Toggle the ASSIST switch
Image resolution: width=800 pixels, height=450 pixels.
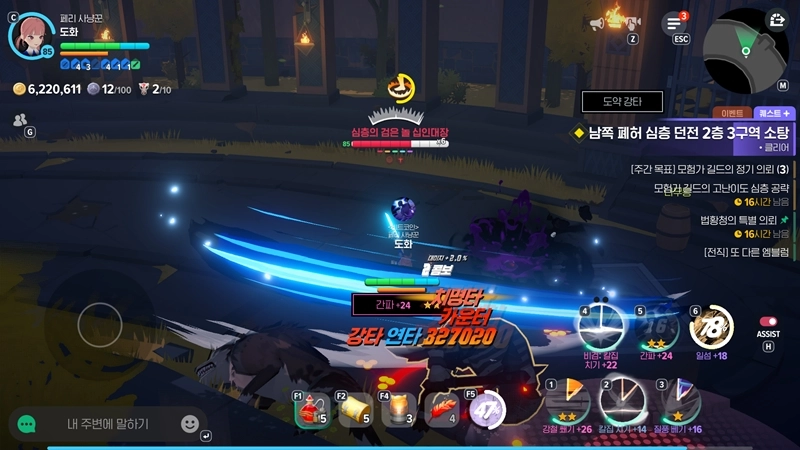click(x=769, y=322)
